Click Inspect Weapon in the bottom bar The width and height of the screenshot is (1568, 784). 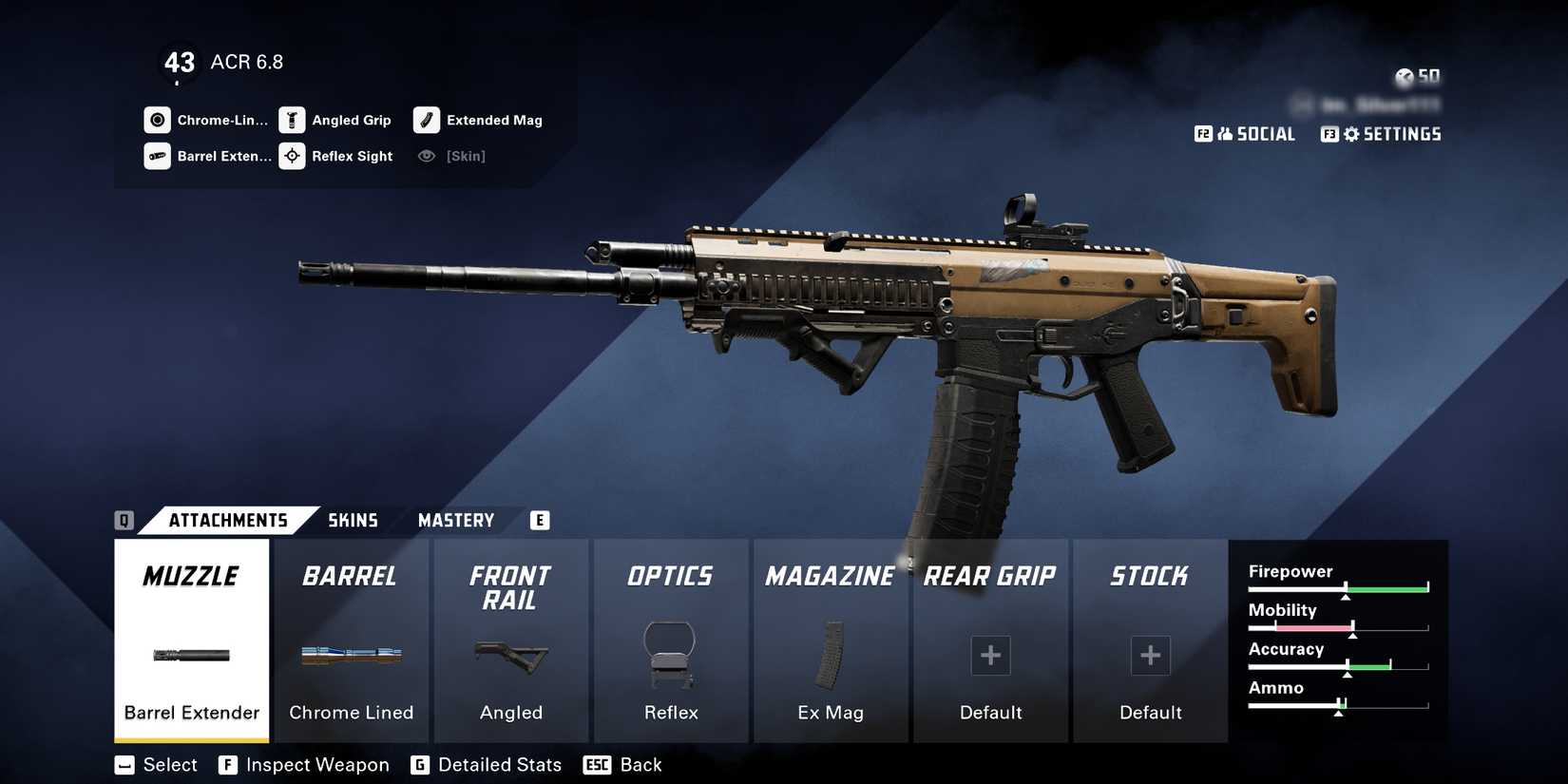point(304,764)
